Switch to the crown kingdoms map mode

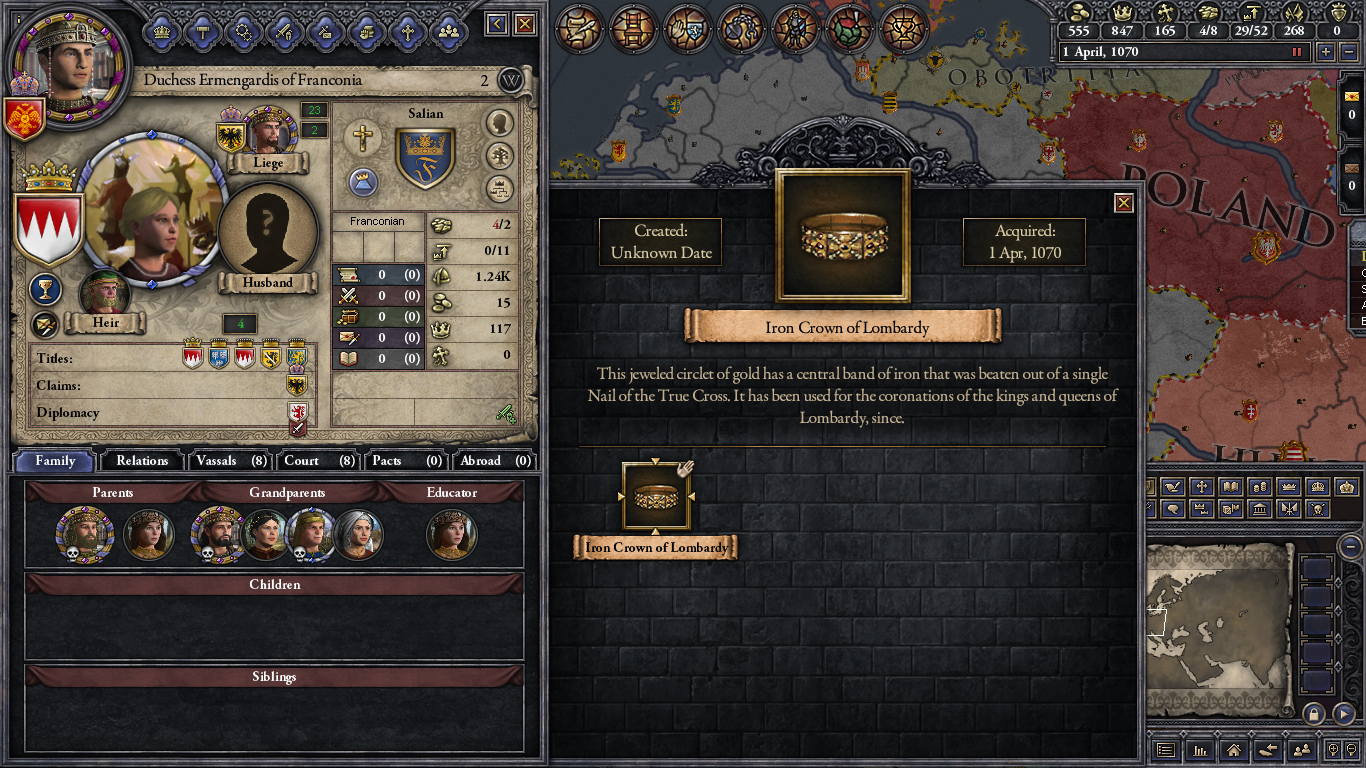coord(1318,488)
